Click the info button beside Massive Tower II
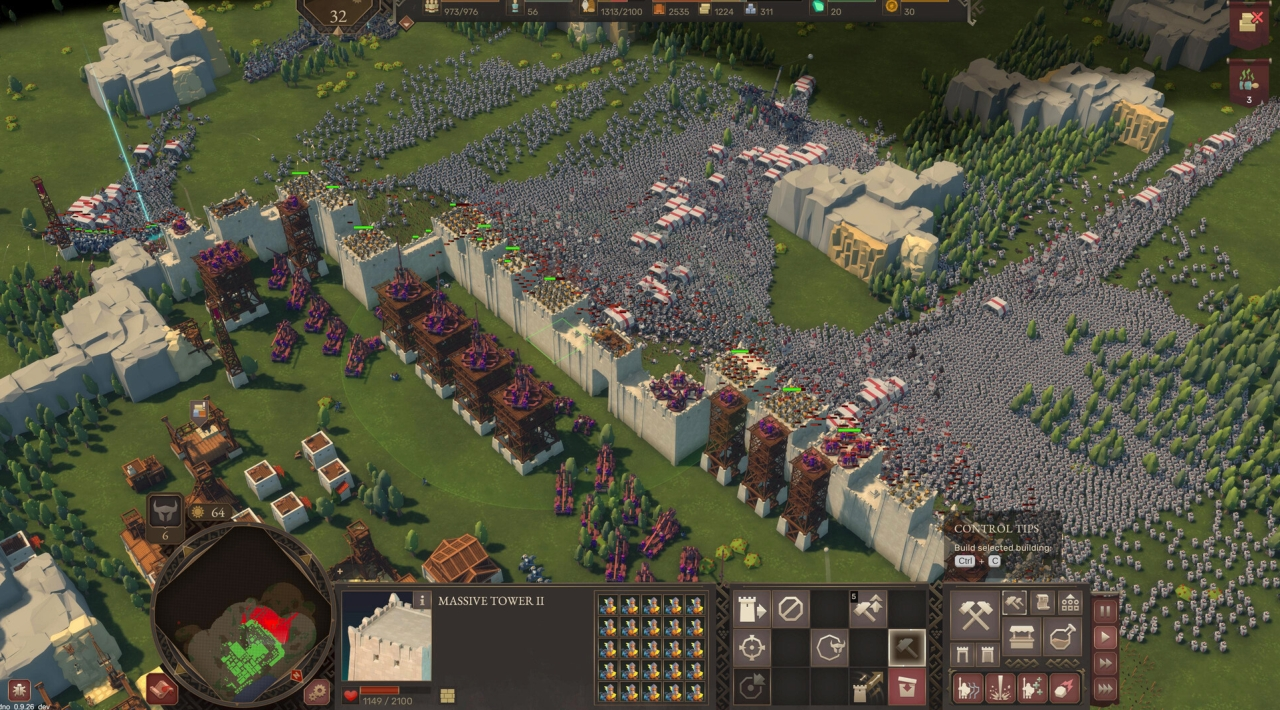The height and width of the screenshot is (710, 1280). (x=422, y=600)
